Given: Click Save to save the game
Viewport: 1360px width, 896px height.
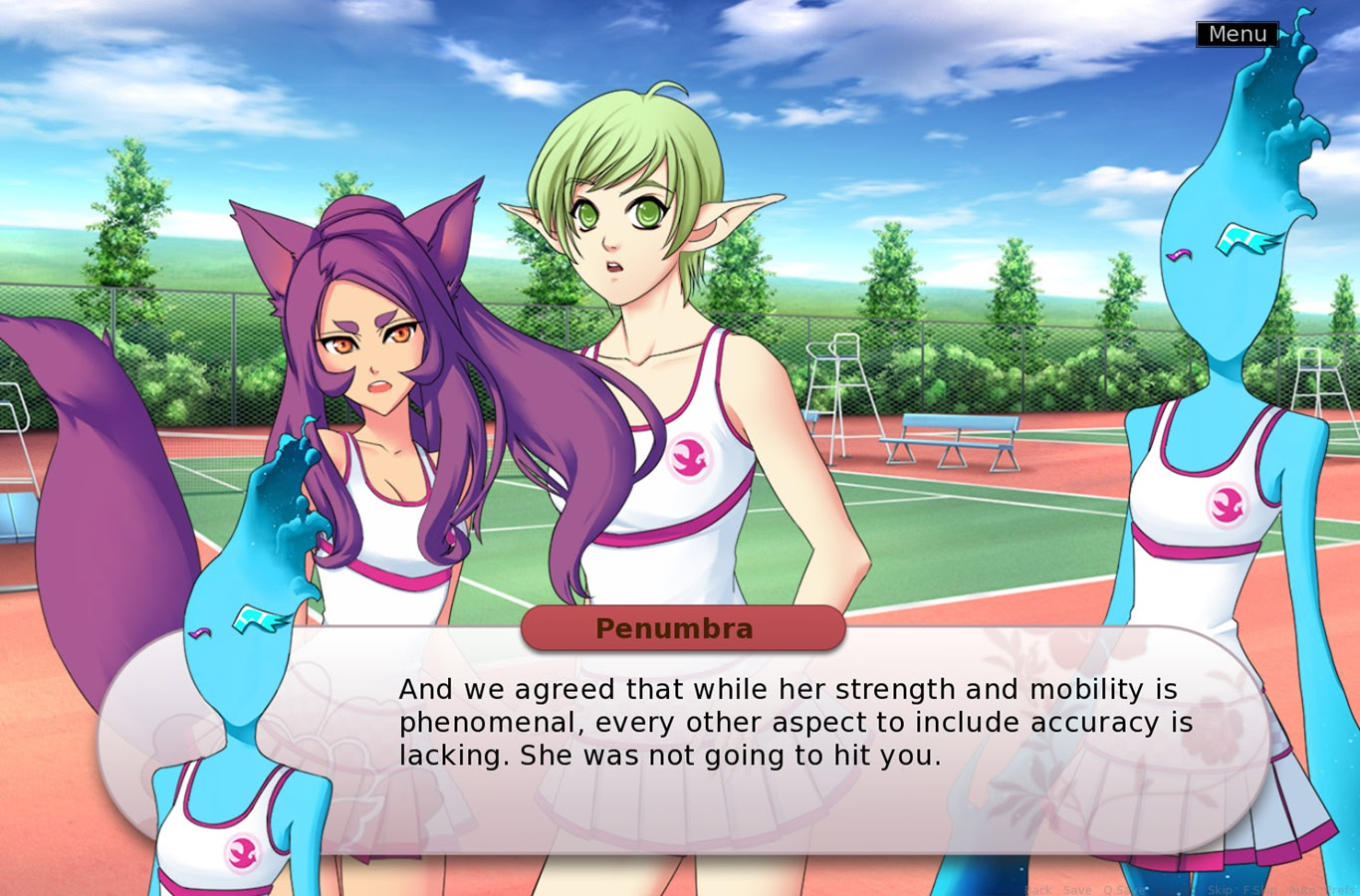Looking at the screenshot, I should 1077,889.
